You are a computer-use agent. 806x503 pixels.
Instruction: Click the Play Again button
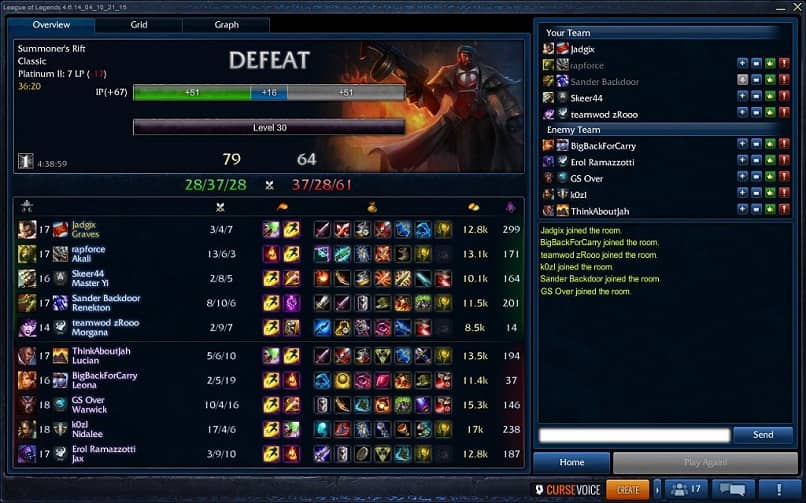(x=705, y=463)
